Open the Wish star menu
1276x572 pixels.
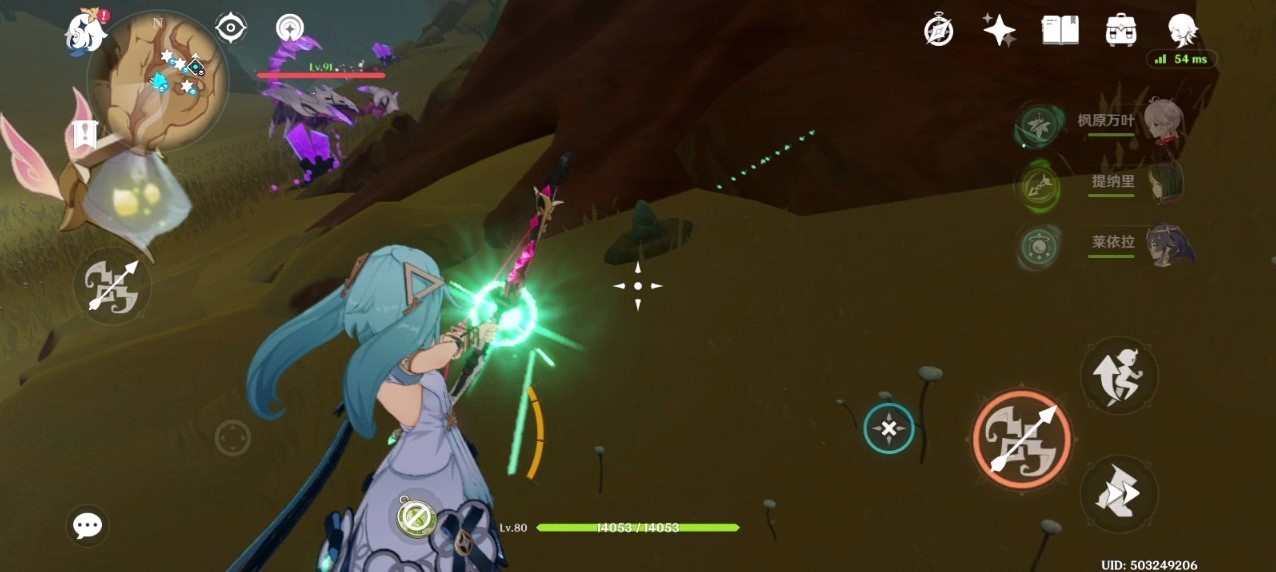[x=999, y=30]
